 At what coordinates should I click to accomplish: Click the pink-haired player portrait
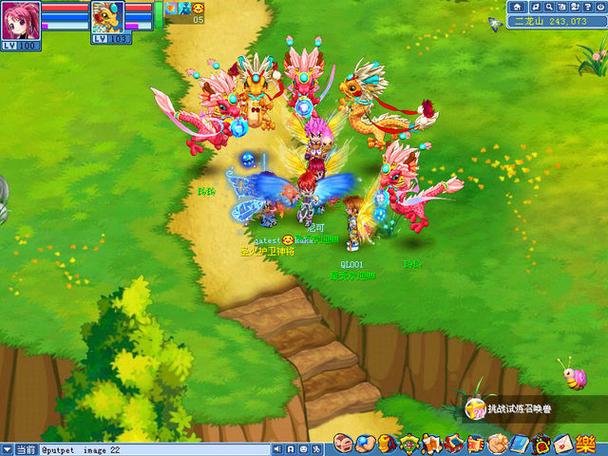click(19, 18)
